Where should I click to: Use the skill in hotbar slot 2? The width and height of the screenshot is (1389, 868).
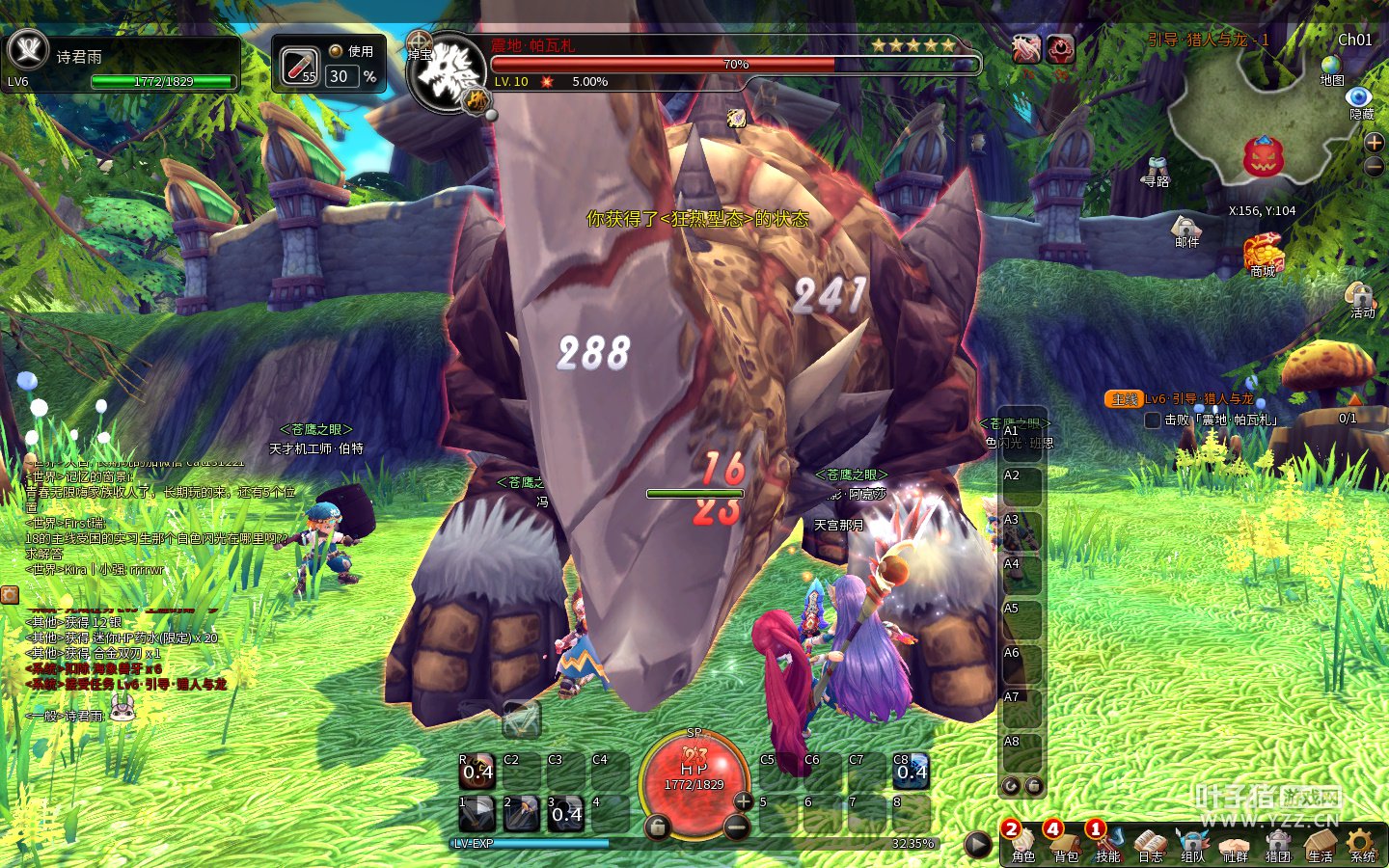pyautogui.click(x=522, y=813)
